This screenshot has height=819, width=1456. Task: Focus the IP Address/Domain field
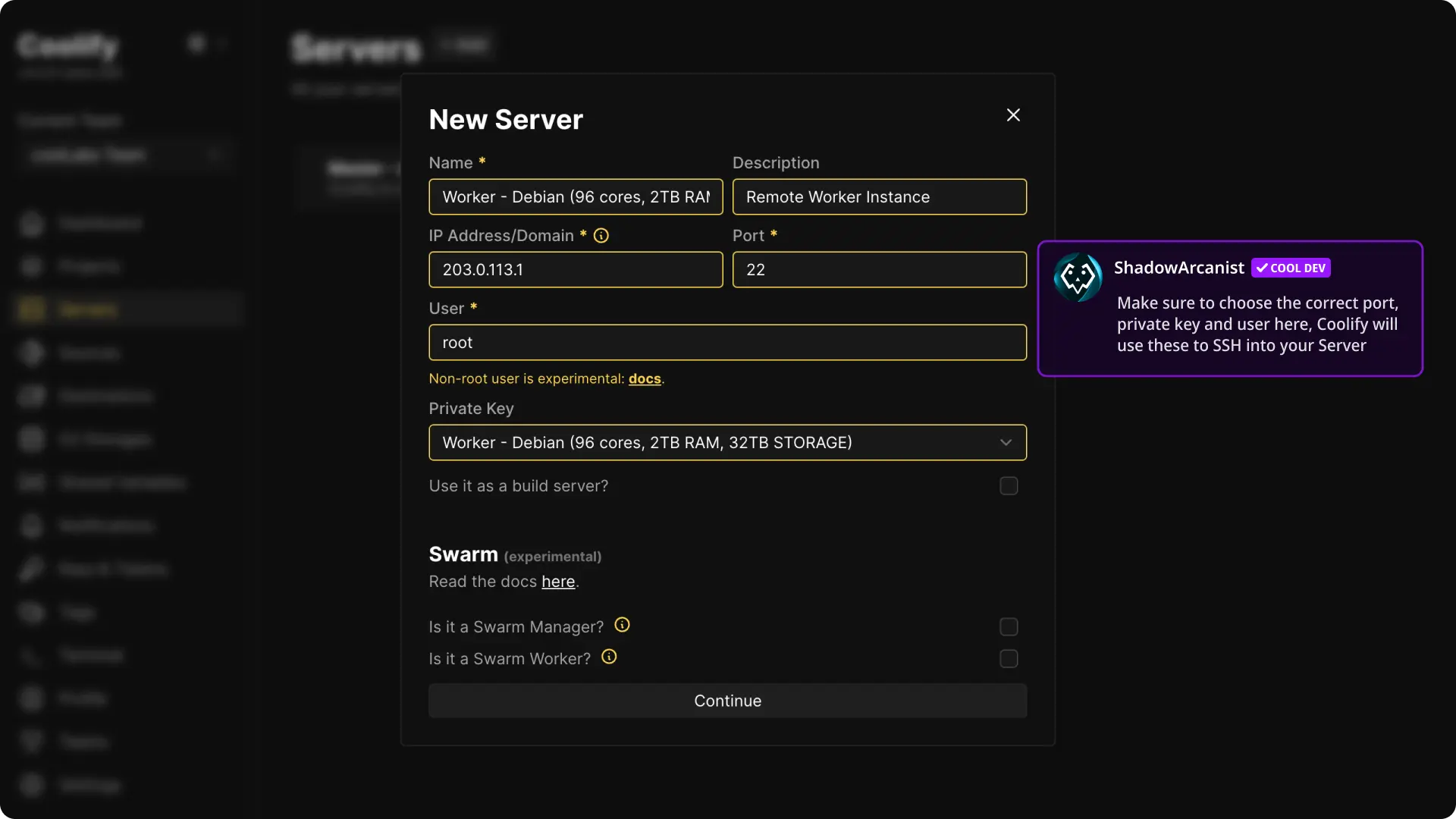(576, 270)
